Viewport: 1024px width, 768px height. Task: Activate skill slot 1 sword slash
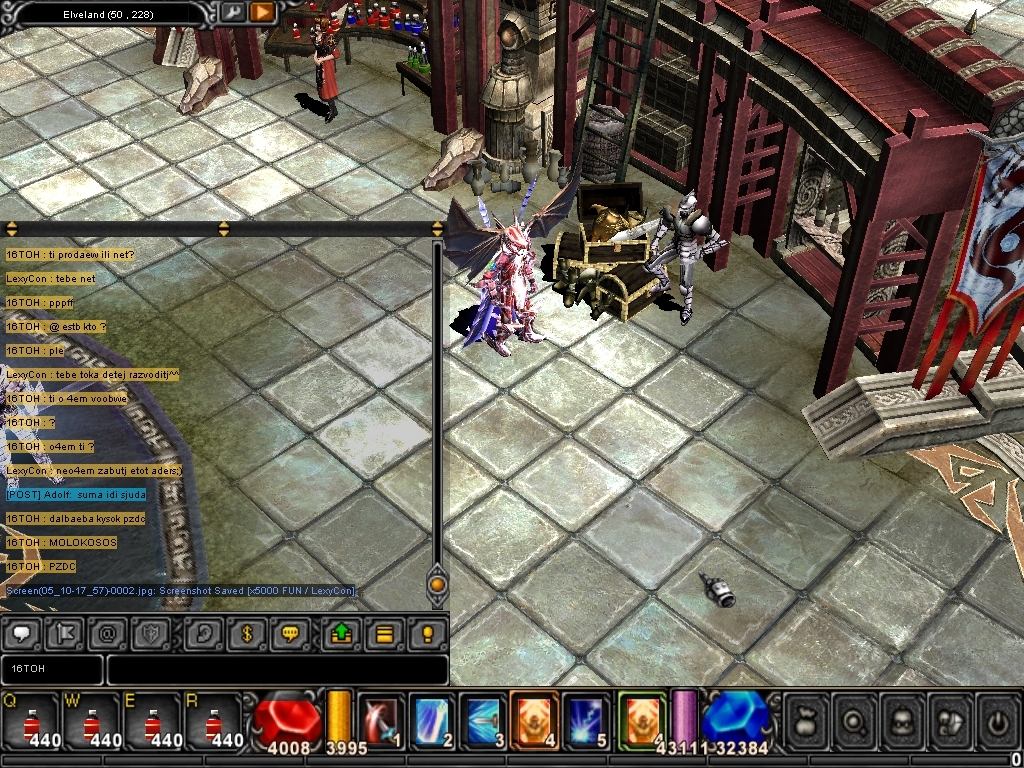(x=381, y=722)
